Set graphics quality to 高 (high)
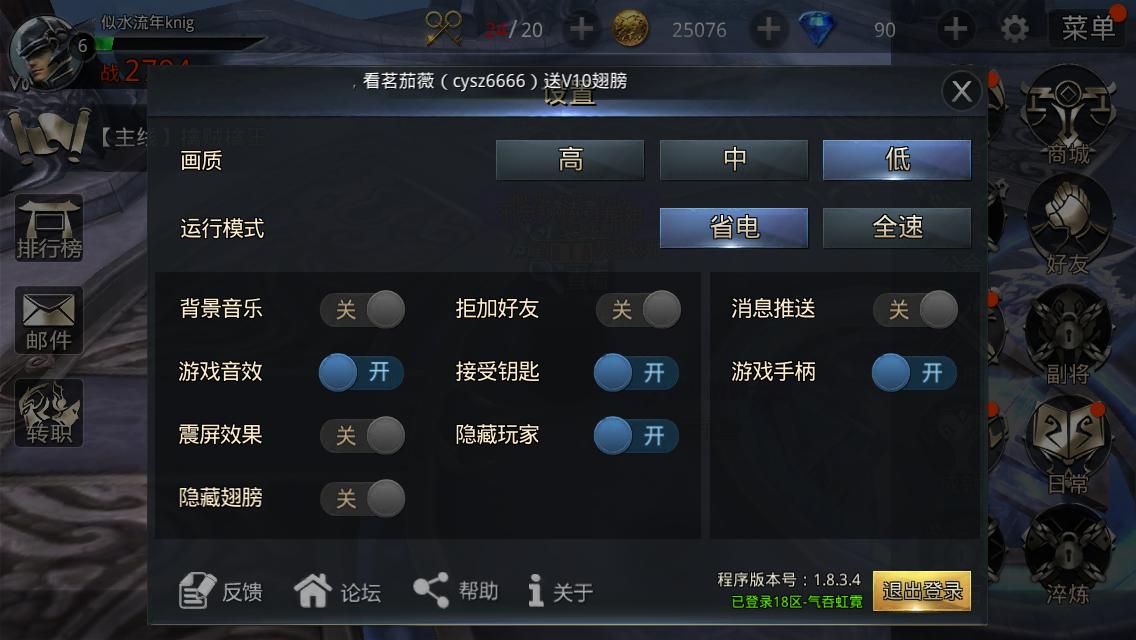The height and width of the screenshot is (640, 1136). pyautogui.click(x=570, y=160)
